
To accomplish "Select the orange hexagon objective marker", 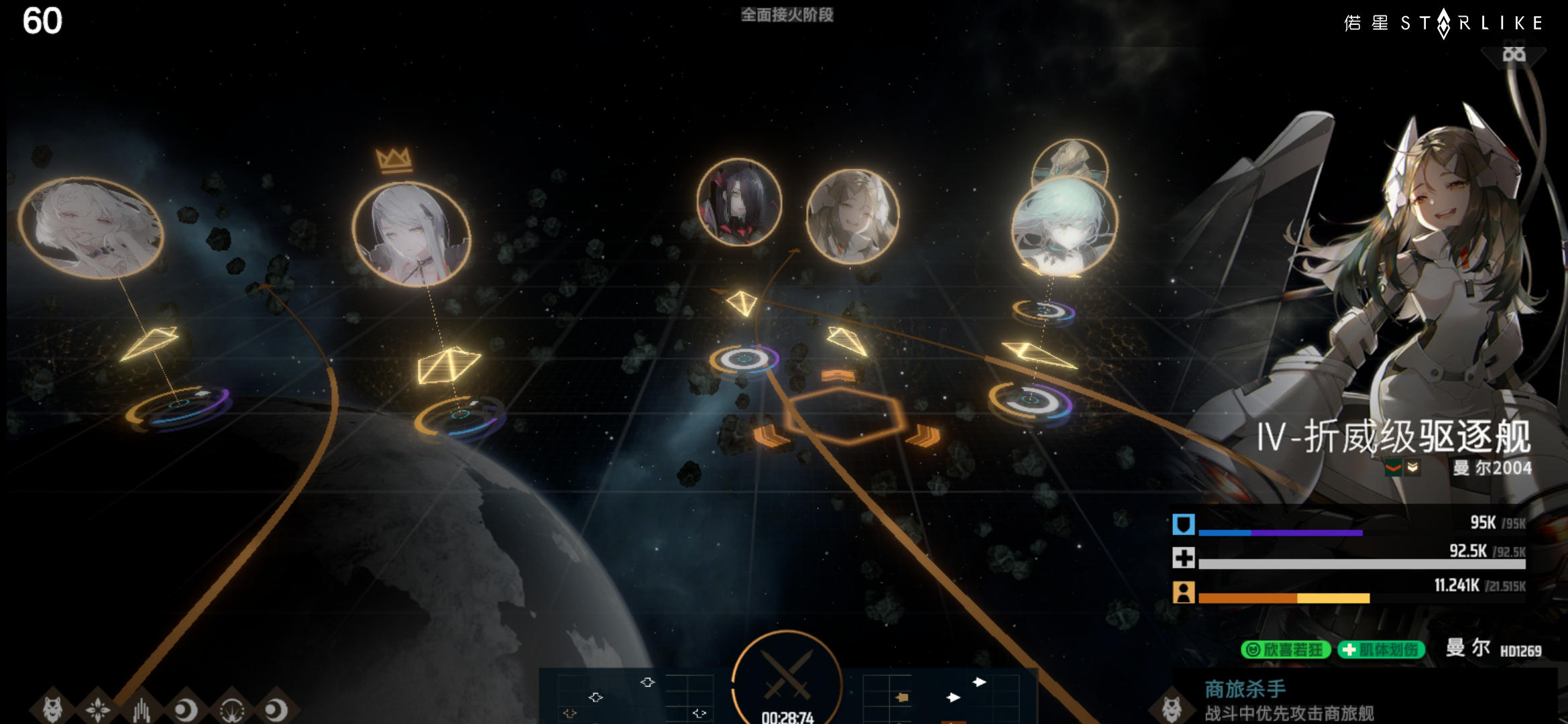I will tap(845, 416).
